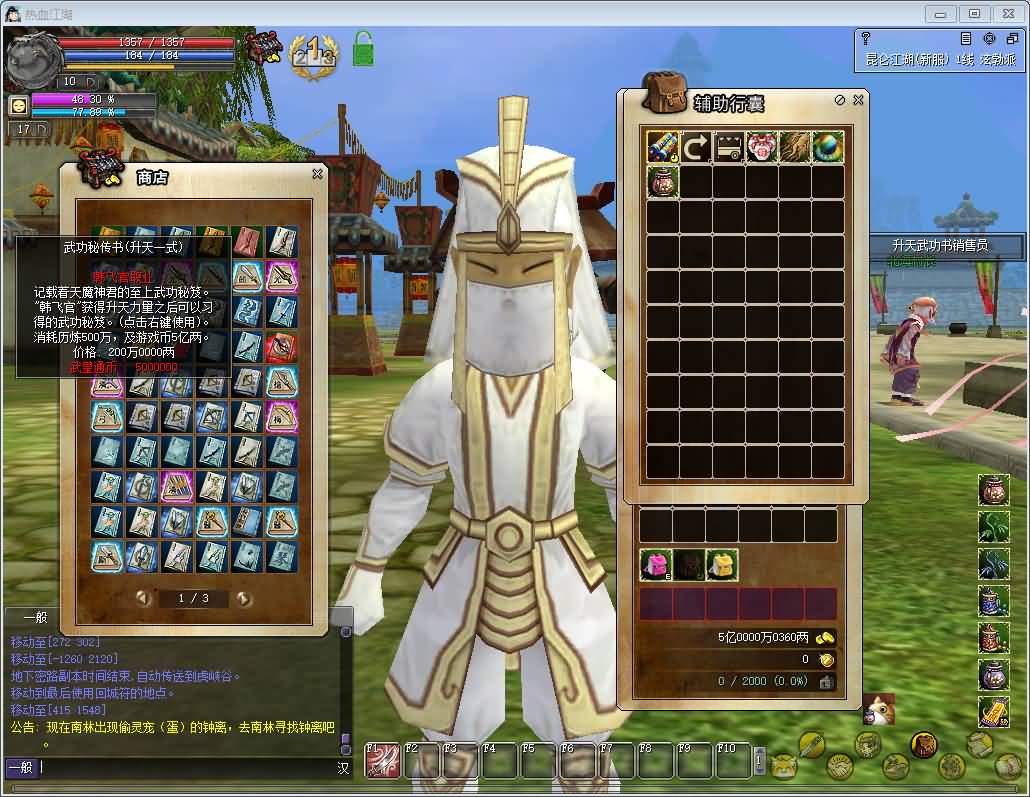
Task: Switch to the pink backpack tab
Action: 655,565
